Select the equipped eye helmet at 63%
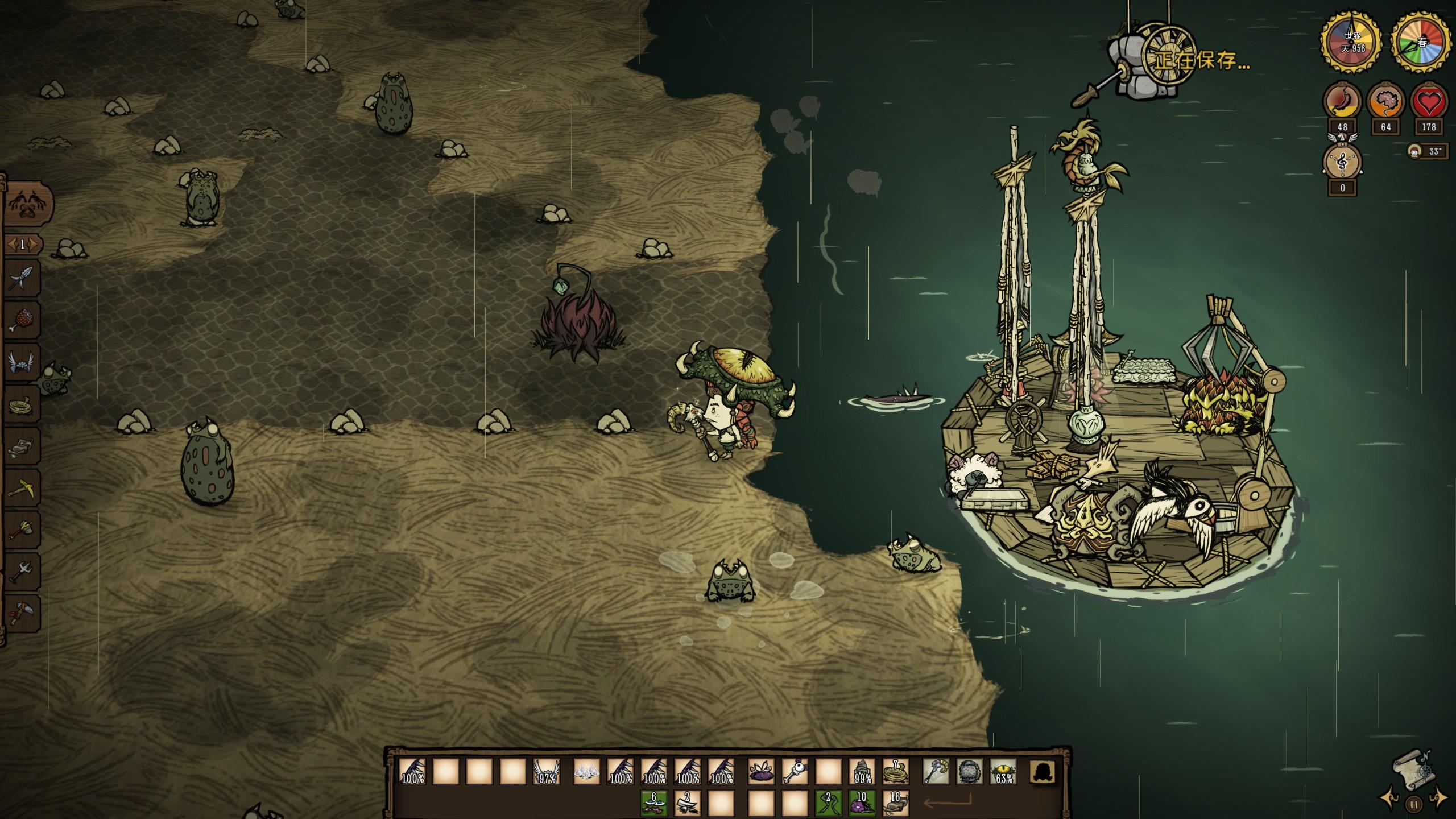 pos(1003,772)
